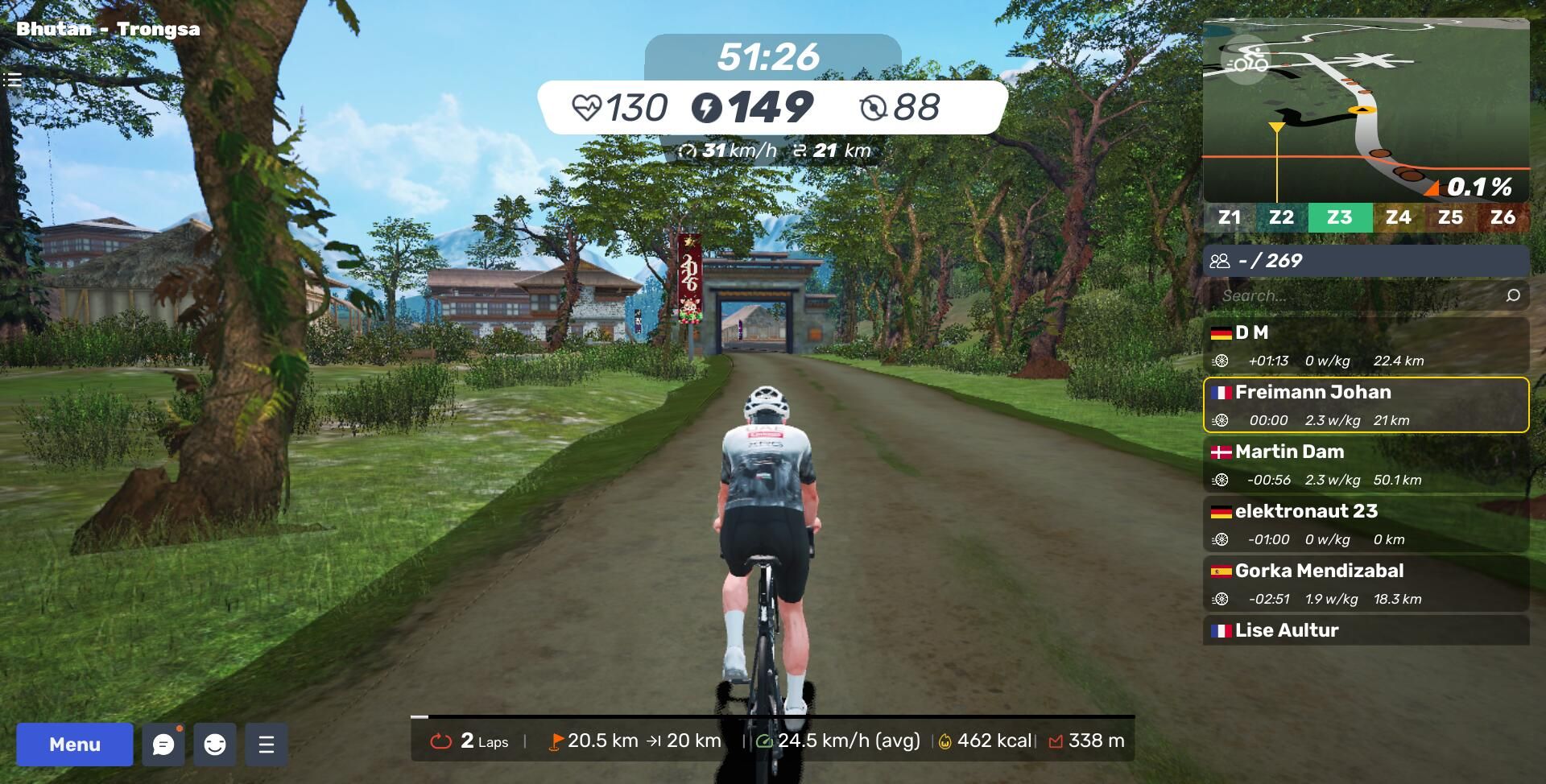Toggle the top-left sidebar list icon
This screenshot has width=1546, height=784.
[x=12, y=80]
